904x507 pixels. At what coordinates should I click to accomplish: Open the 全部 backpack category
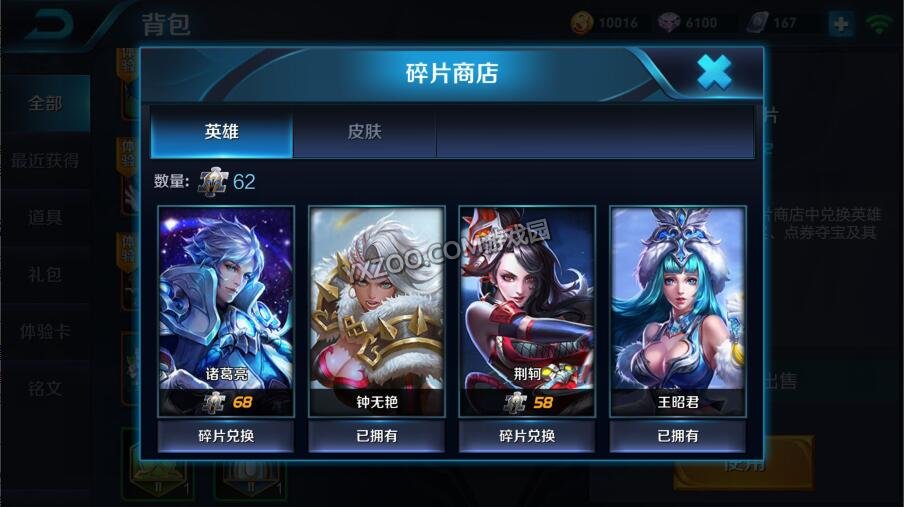coord(45,103)
